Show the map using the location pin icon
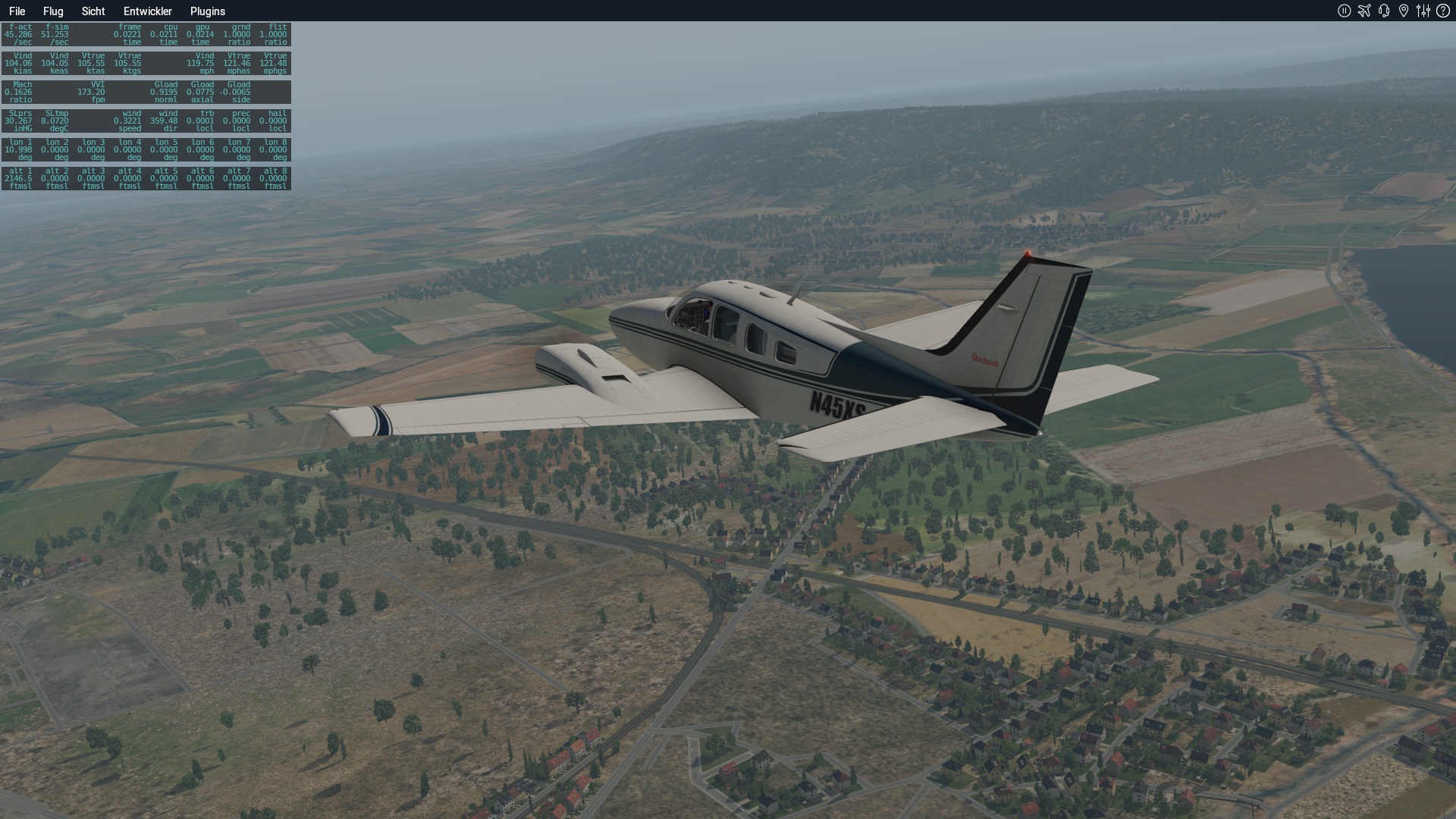Viewport: 1456px width, 819px height. coord(1404,11)
